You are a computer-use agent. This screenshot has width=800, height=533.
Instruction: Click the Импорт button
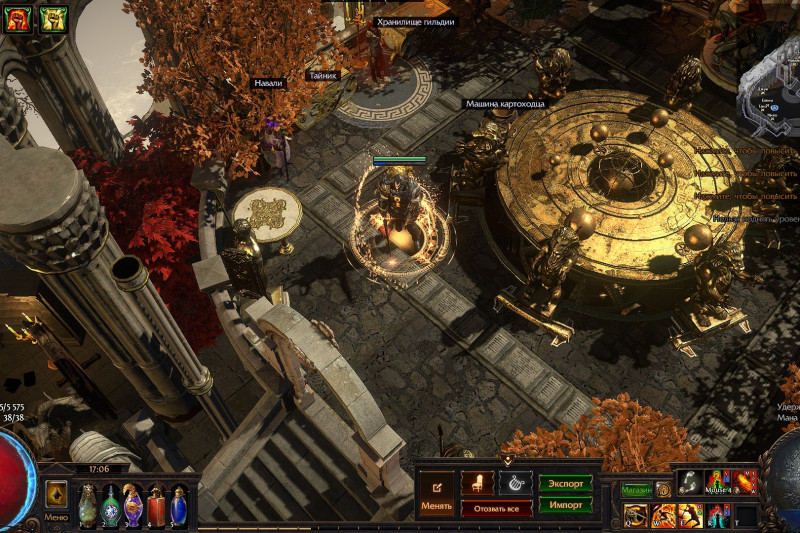tap(565, 505)
